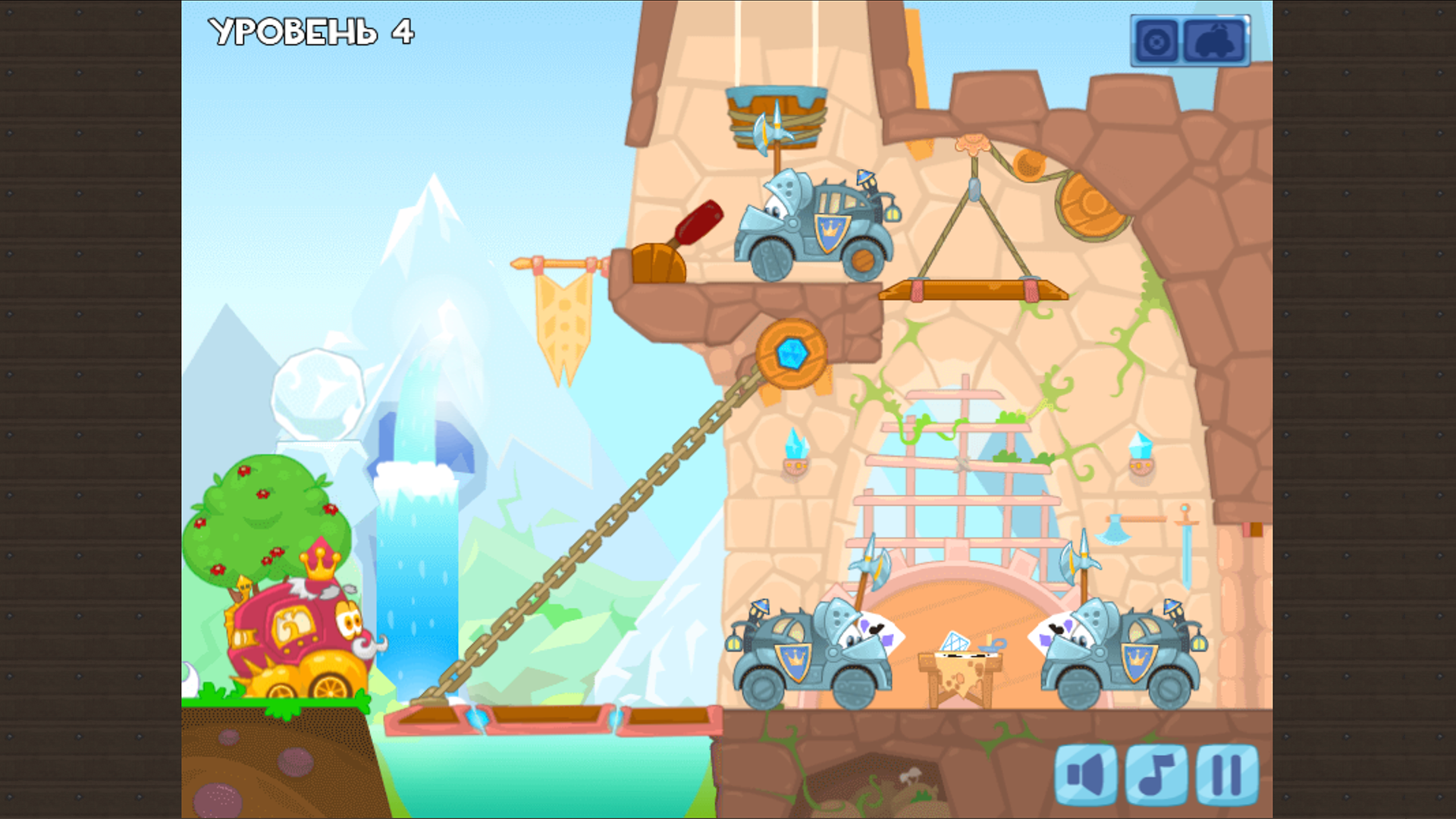Click the wheel/restart icon at top right
The height and width of the screenshot is (819, 1456).
click(x=1156, y=41)
